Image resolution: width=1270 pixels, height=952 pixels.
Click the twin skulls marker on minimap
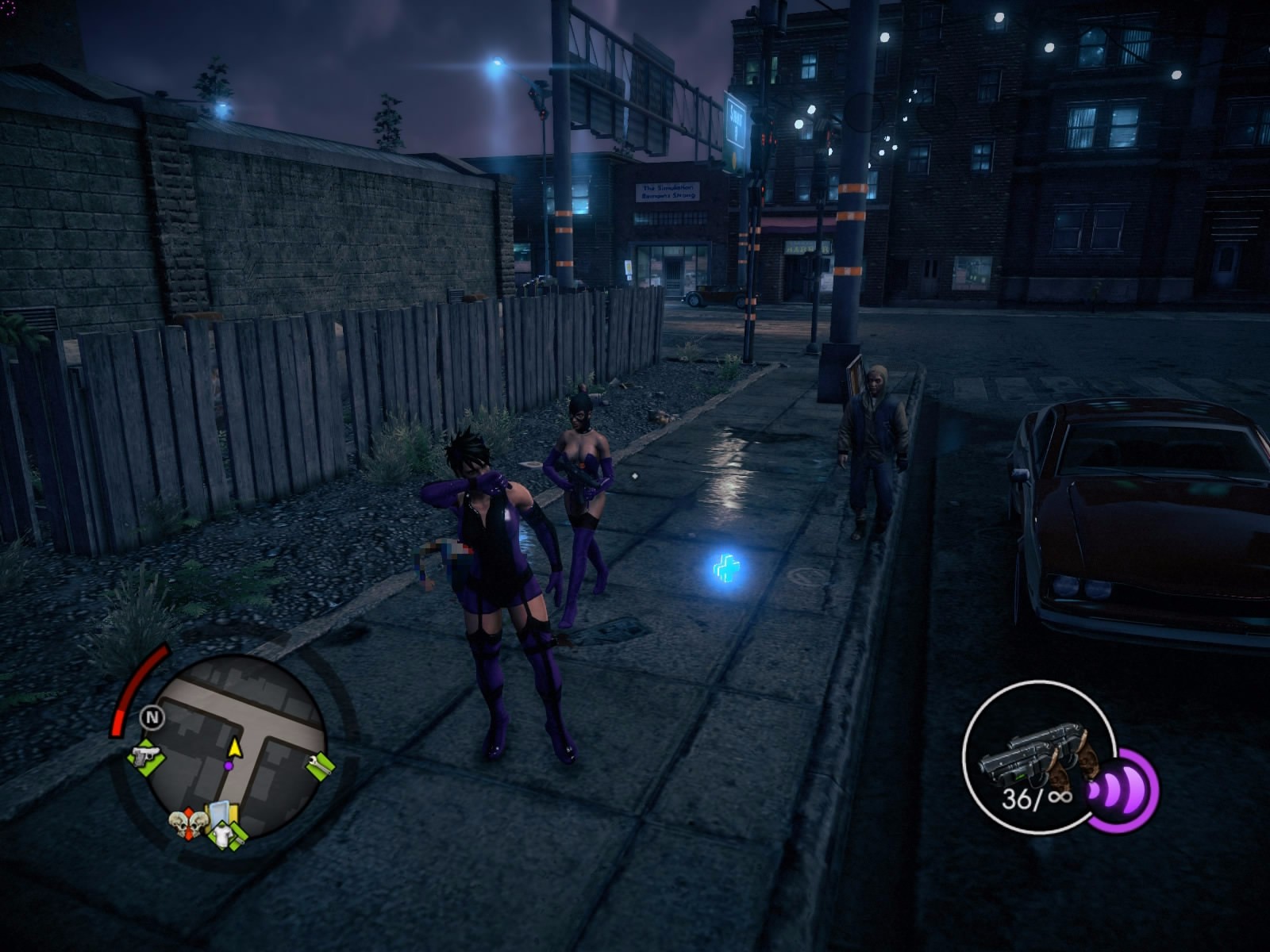point(187,825)
